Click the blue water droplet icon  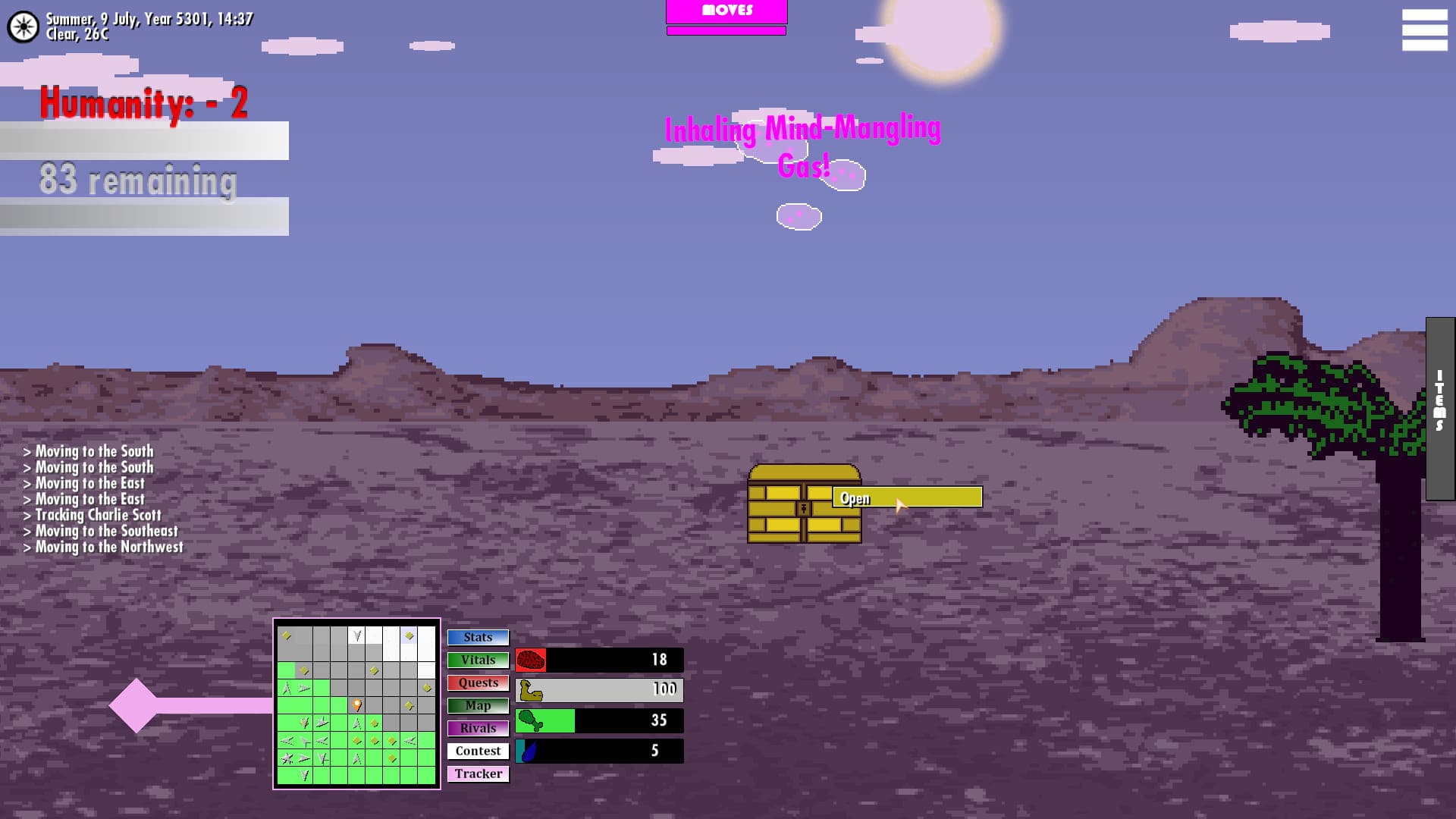(527, 751)
